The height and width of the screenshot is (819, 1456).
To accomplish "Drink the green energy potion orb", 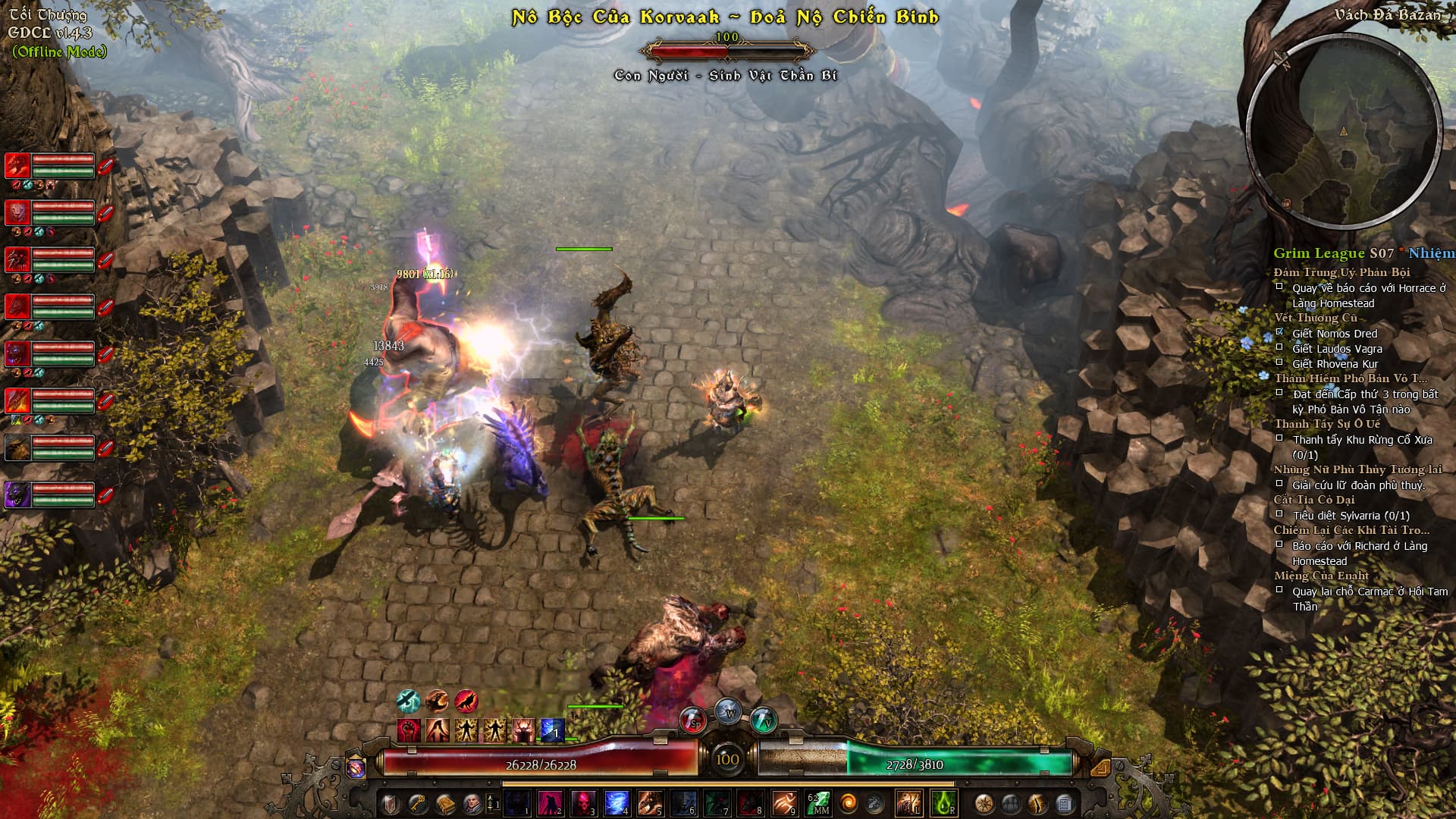I will coord(763,719).
